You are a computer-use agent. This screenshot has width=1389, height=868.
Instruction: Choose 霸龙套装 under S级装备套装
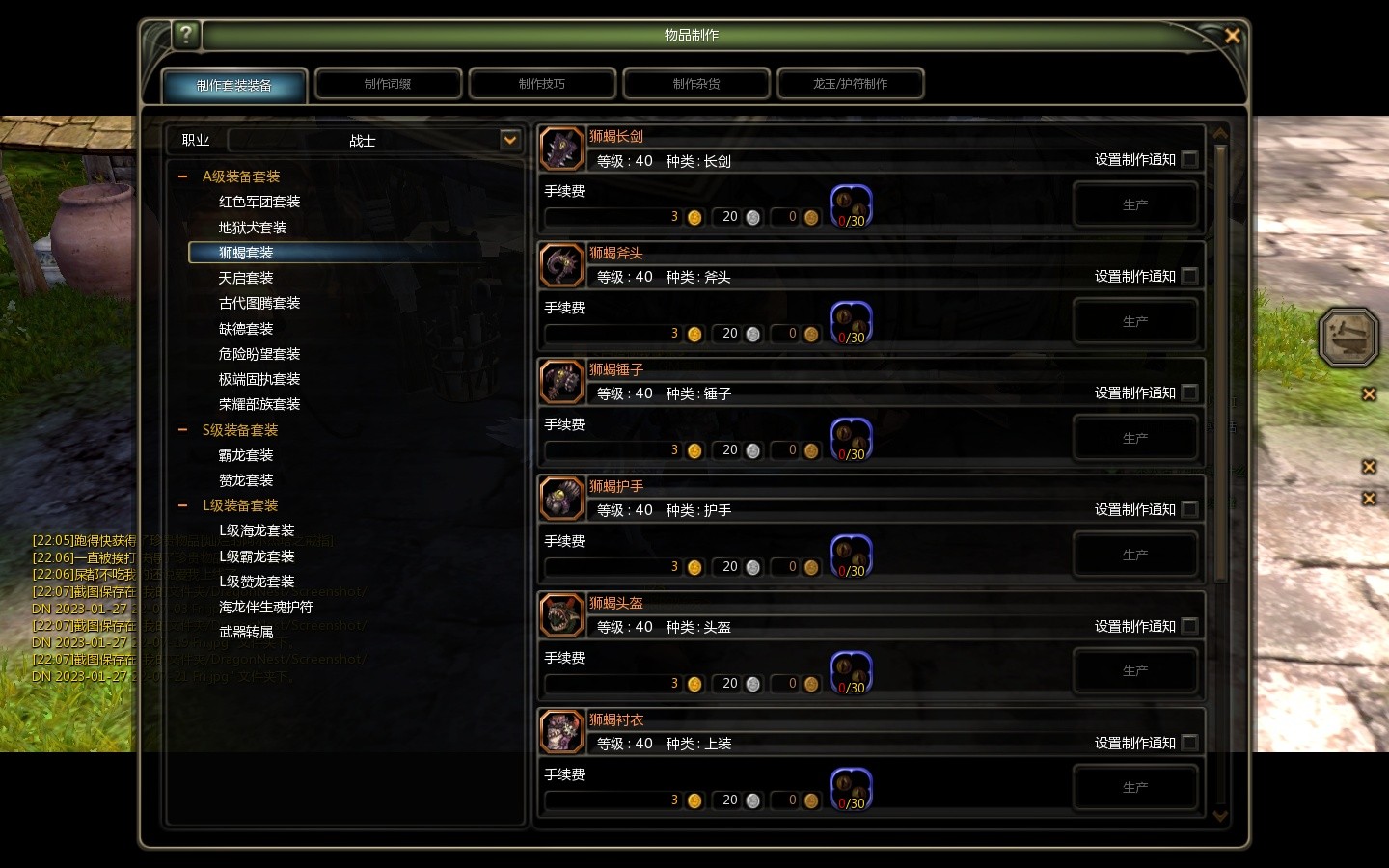coord(246,455)
